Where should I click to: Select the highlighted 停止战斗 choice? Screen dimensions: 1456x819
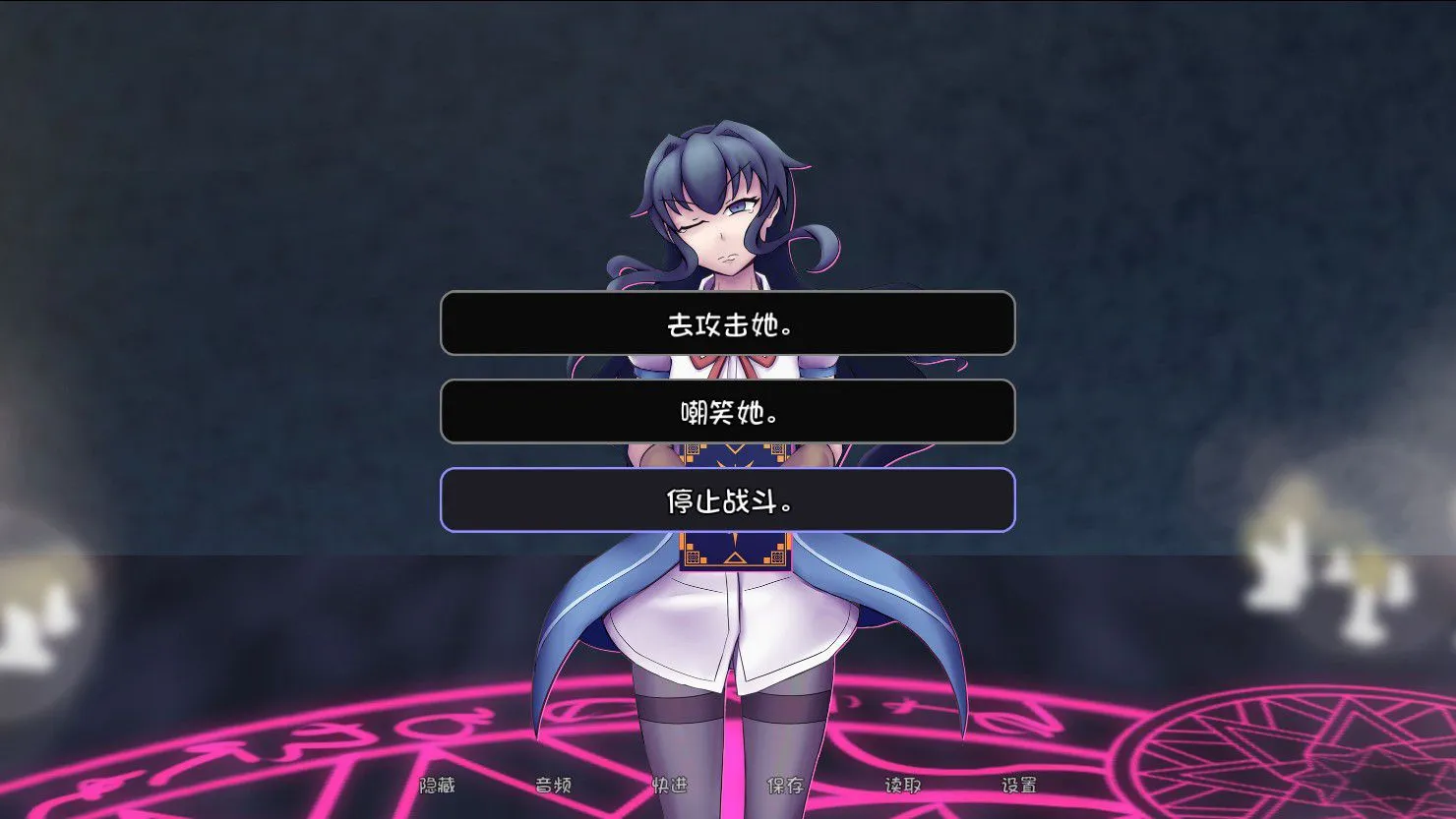[x=728, y=501]
